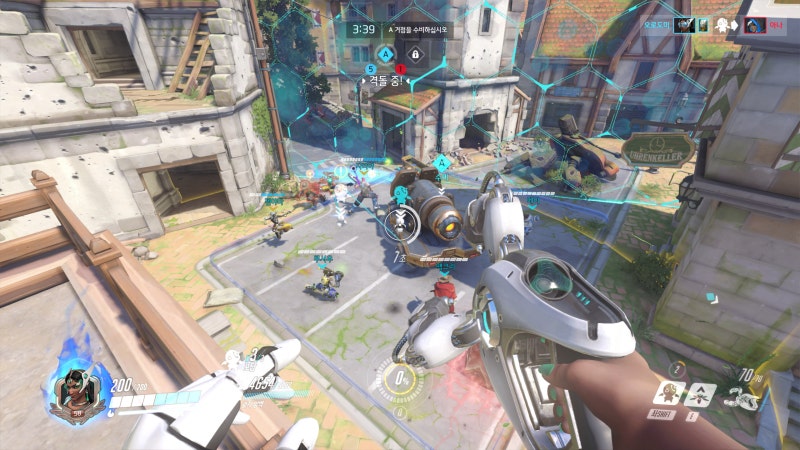Click the victim's hero portrait in kill feed
Screen dimensions: 800x450
point(756,25)
